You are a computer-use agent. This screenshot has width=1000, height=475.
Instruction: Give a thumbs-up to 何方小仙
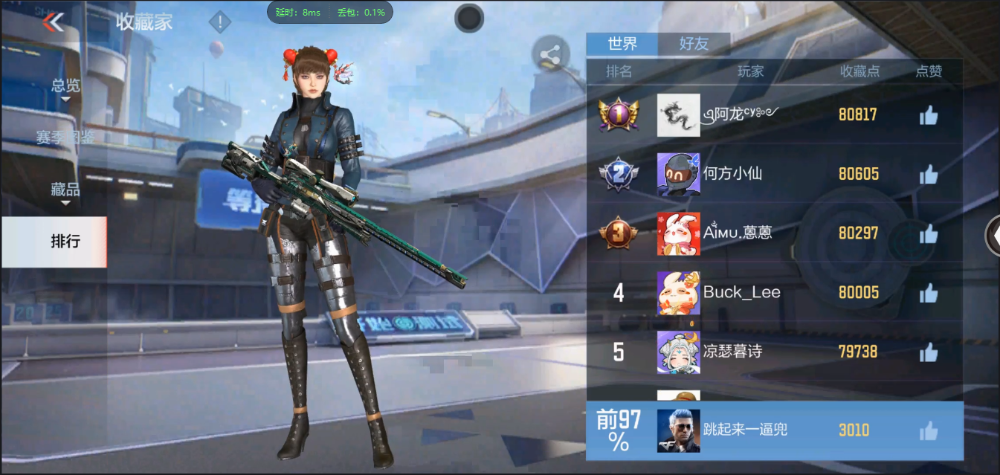(929, 174)
